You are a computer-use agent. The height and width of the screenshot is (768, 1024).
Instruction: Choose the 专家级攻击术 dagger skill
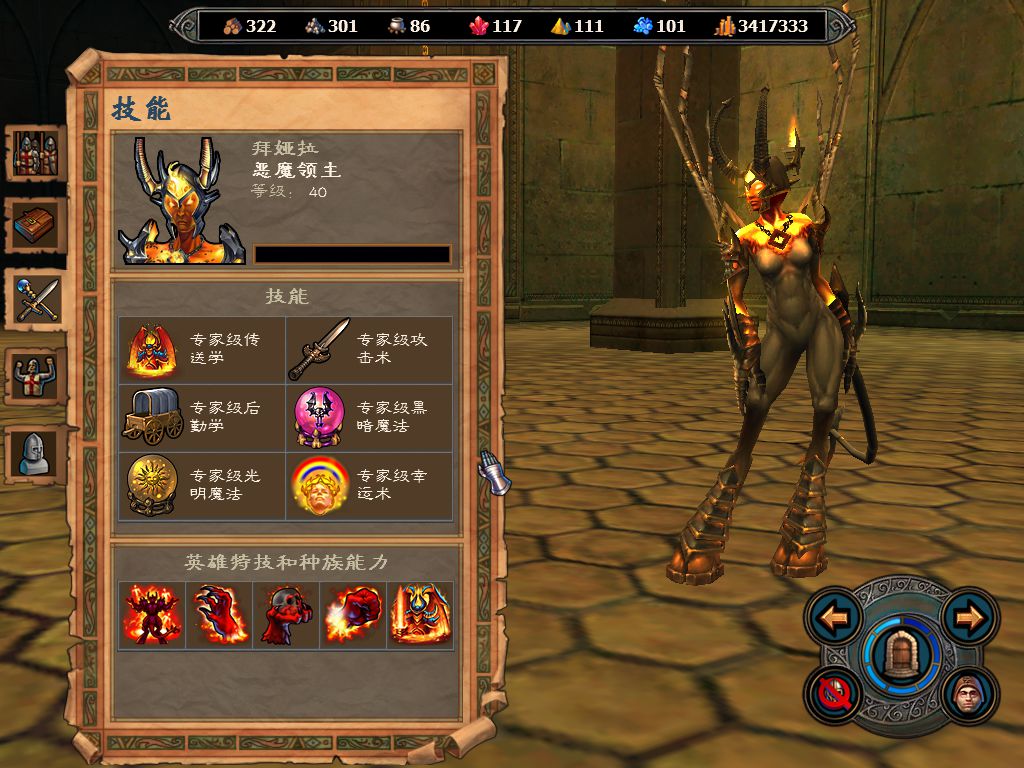point(319,350)
